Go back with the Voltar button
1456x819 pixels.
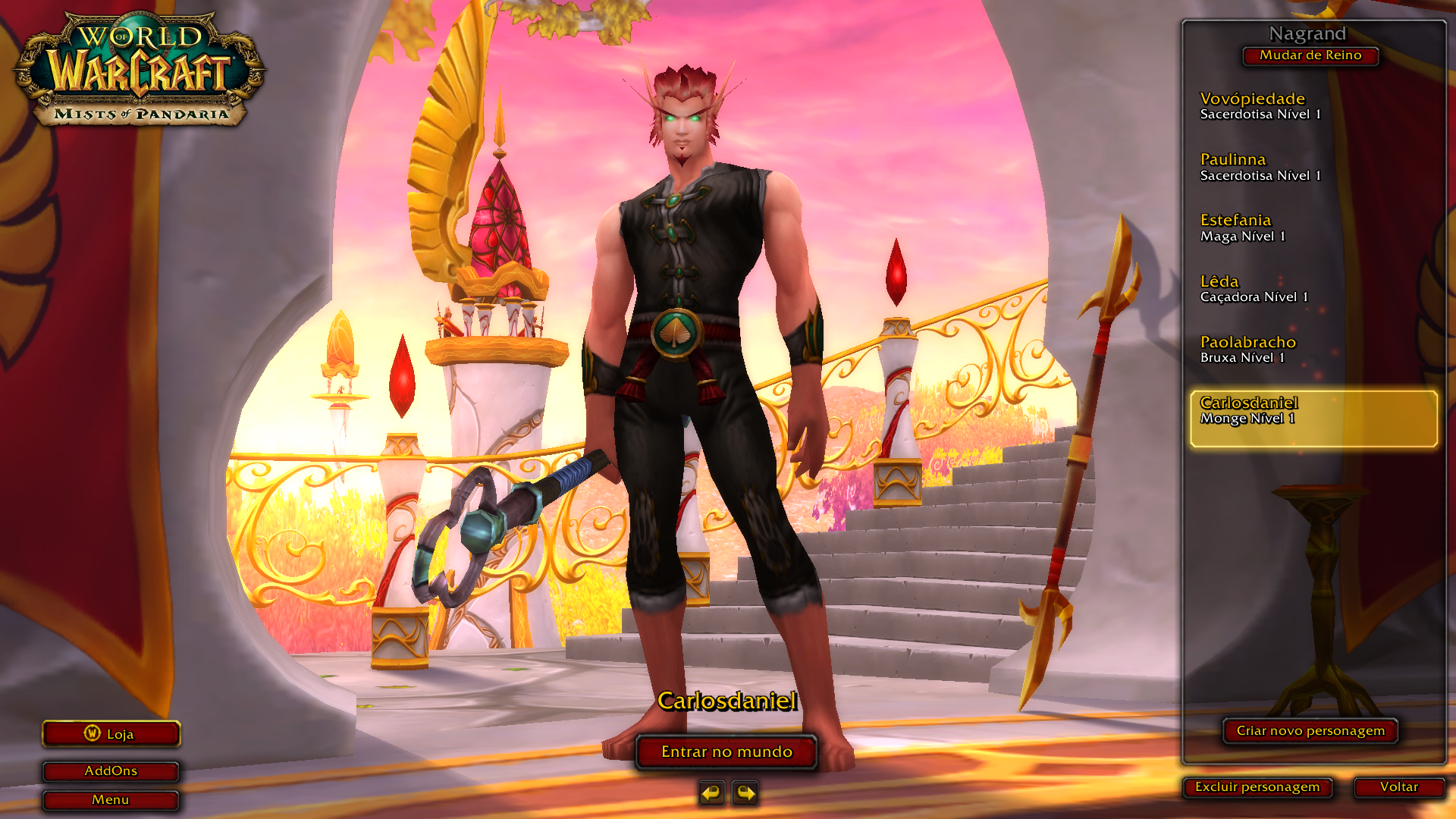1398,787
